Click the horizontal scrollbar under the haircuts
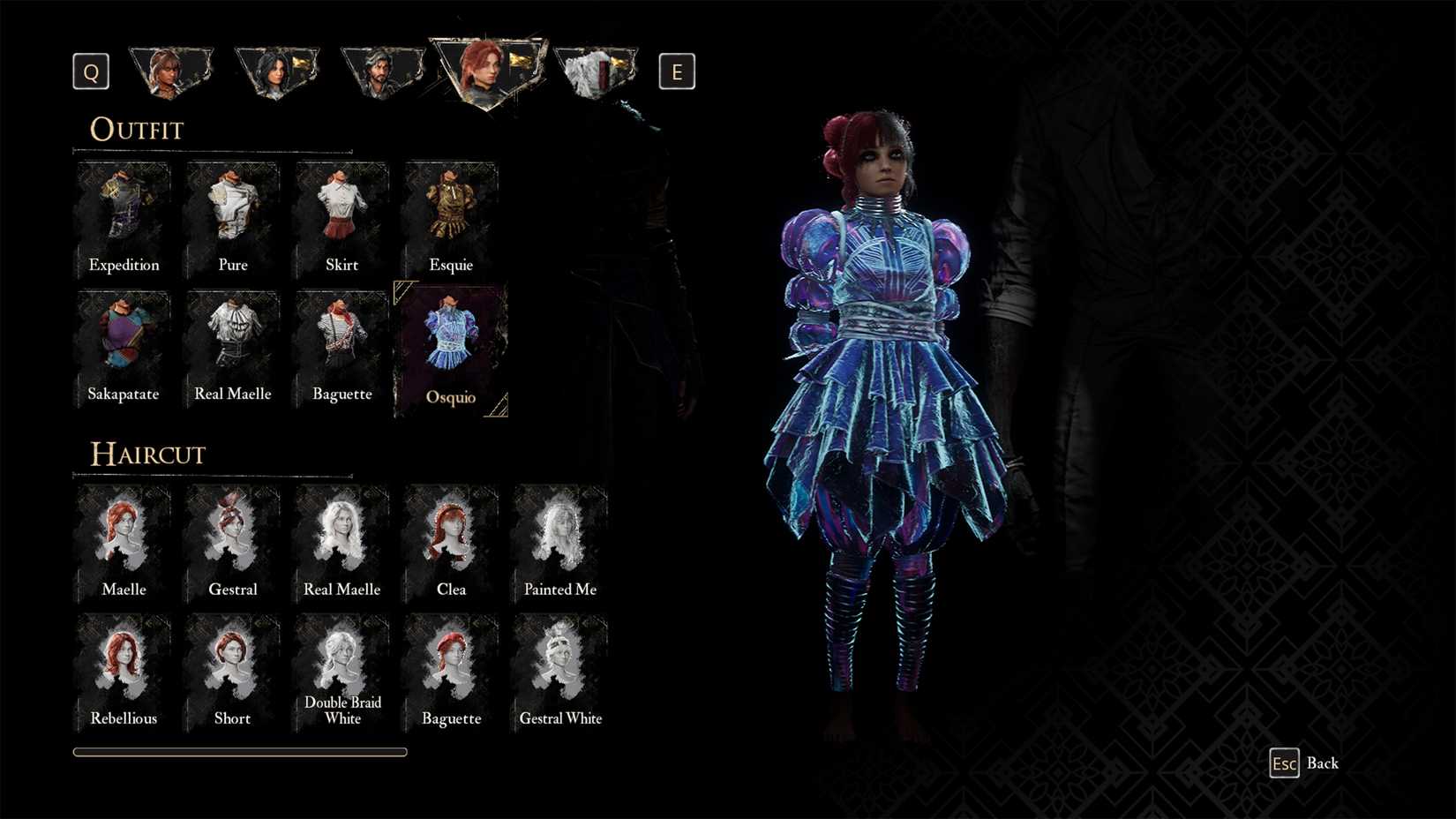This screenshot has width=1456, height=819. coord(239,751)
